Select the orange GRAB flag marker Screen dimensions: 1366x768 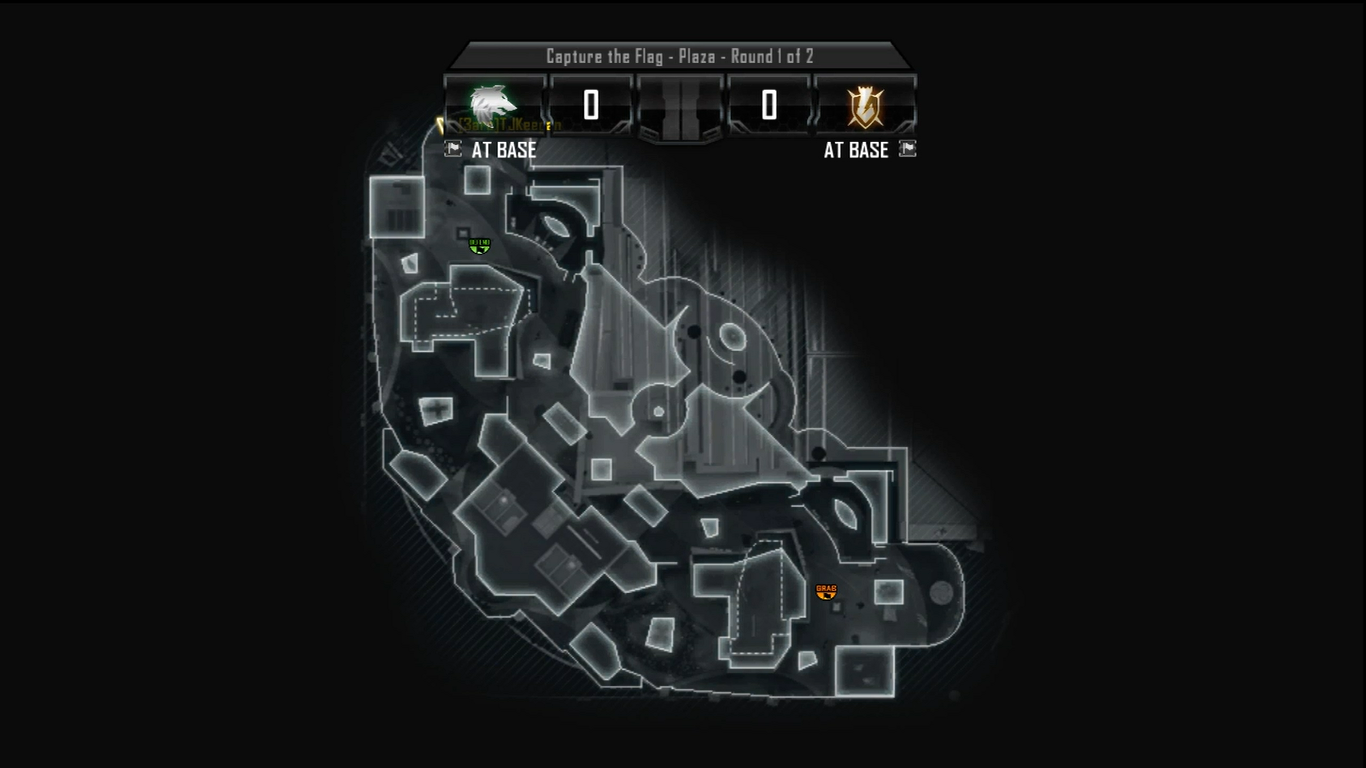[x=826, y=592]
